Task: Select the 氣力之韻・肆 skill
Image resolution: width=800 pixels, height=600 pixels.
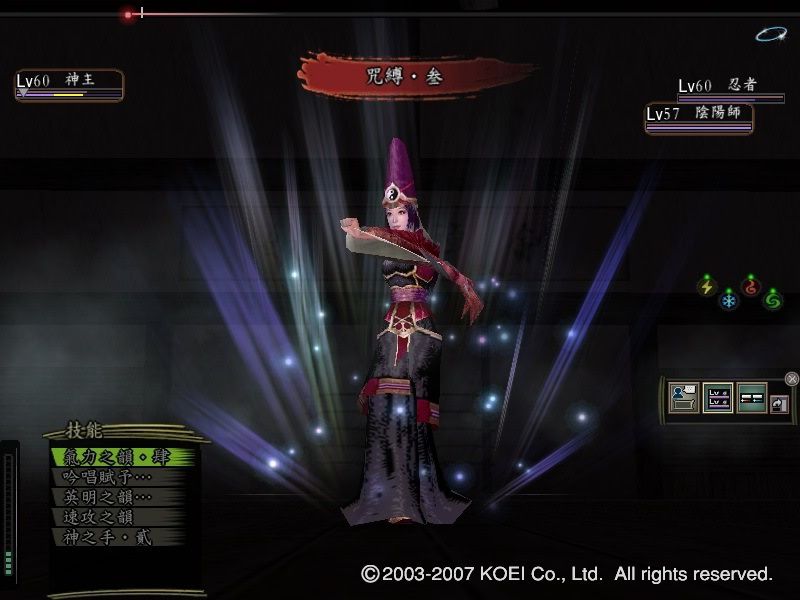Action: click(118, 457)
